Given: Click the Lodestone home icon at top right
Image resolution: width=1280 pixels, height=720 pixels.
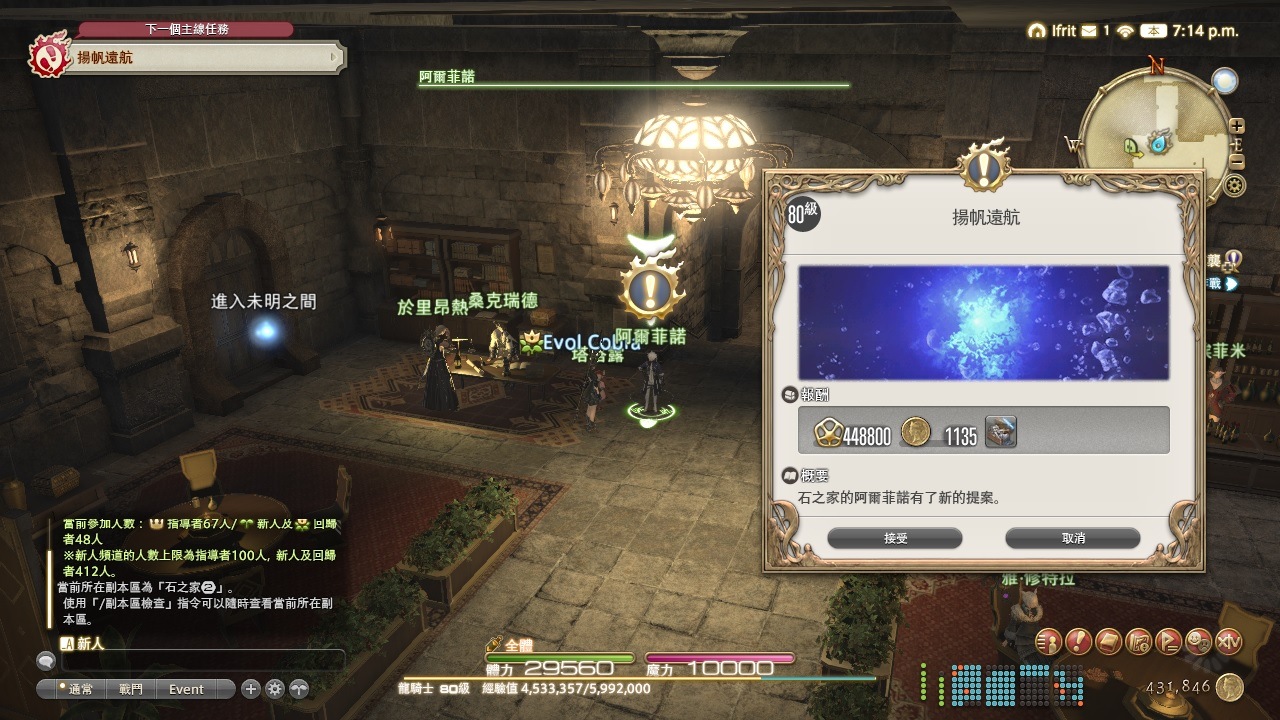Looking at the screenshot, I should (x=1037, y=31).
